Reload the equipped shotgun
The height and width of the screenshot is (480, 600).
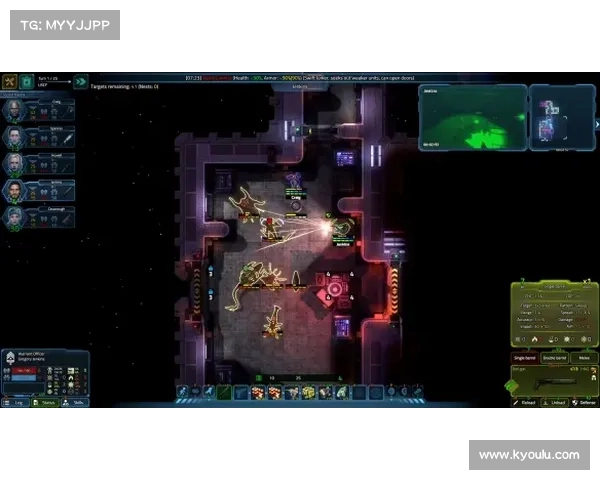point(525,403)
